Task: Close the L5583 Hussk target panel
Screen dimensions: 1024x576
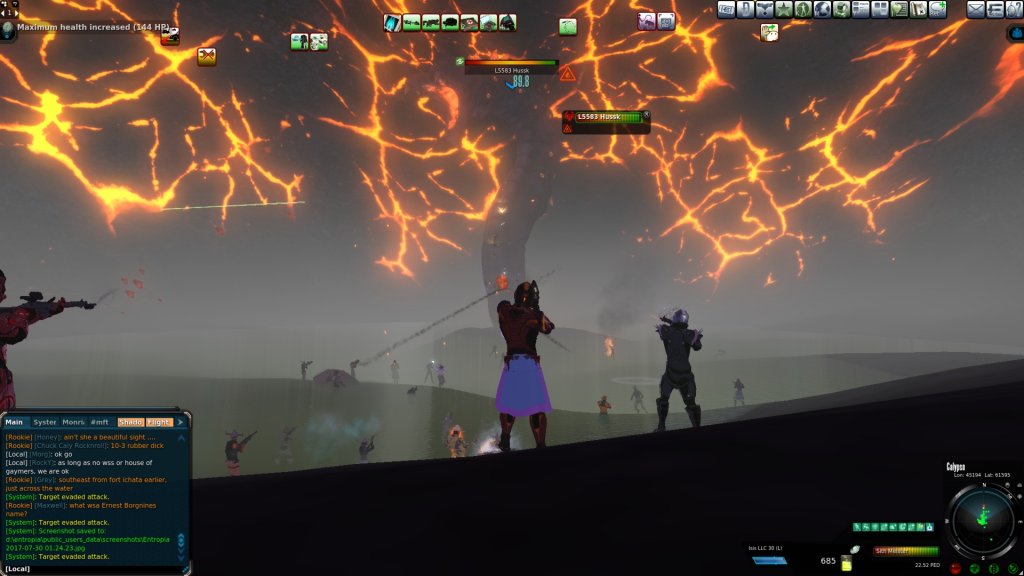Action: point(646,115)
